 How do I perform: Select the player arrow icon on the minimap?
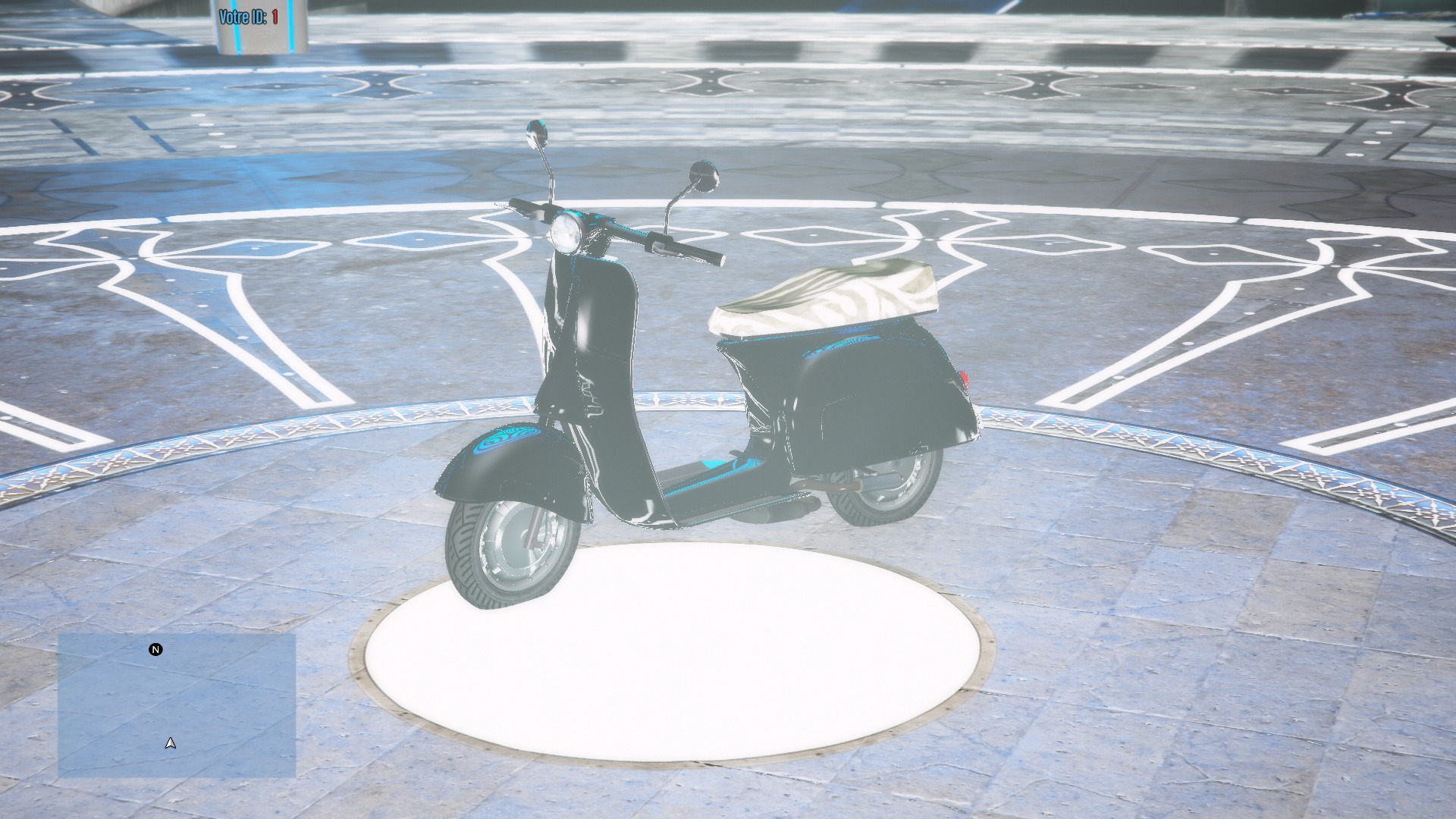coord(168,744)
